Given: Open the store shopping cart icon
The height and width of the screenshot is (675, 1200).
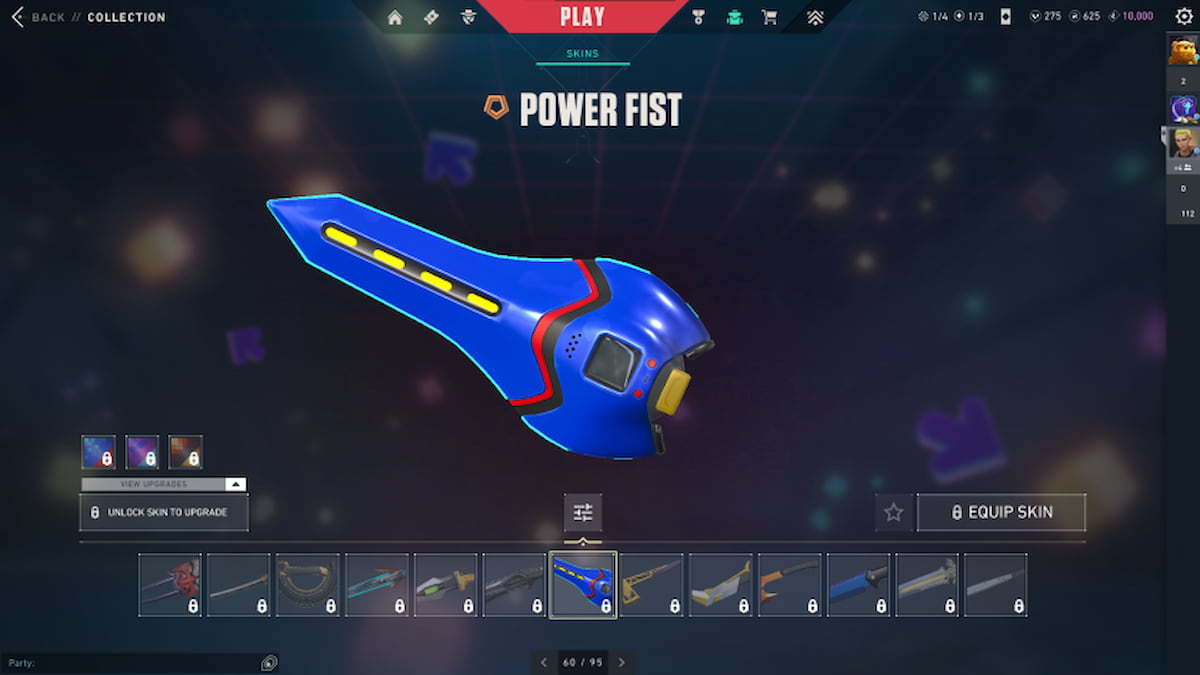Looking at the screenshot, I should pos(769,17).
